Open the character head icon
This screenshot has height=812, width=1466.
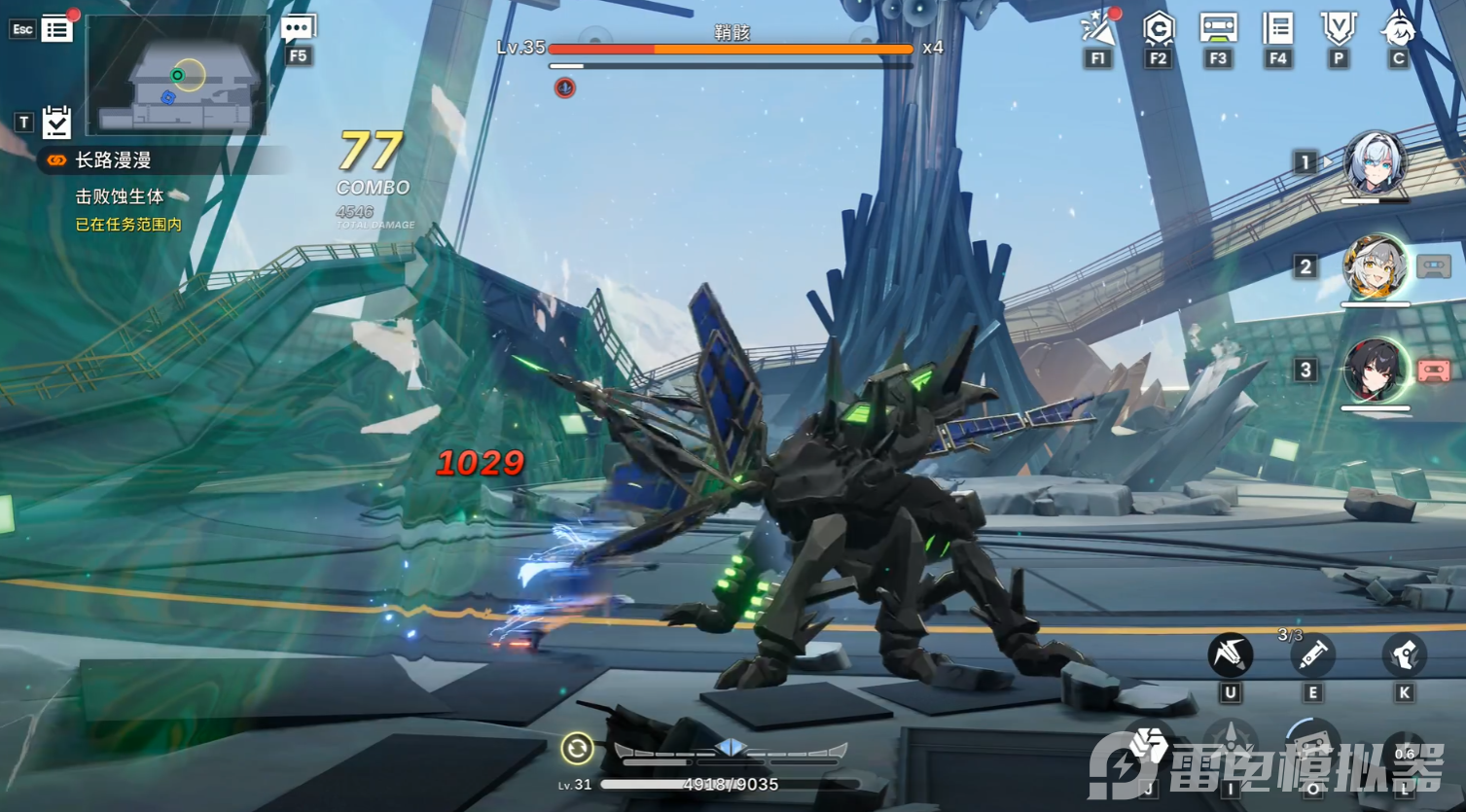pos(1398,29)
